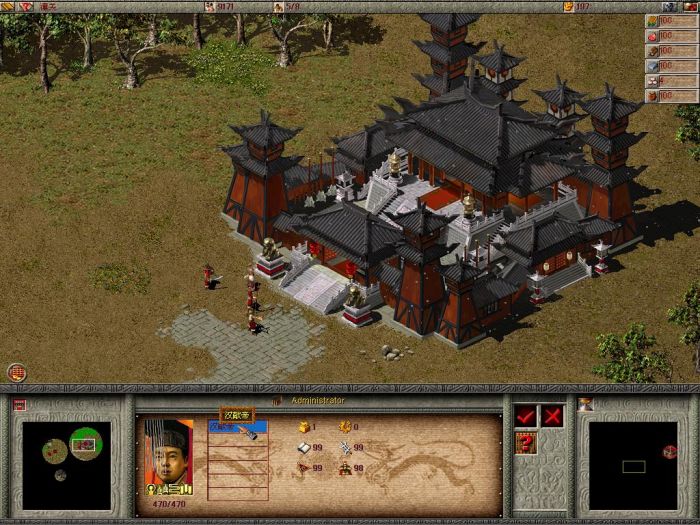Open the red question mark help button
The height and width of the screenshot is (525, 700).
click(x=525, y=443)
